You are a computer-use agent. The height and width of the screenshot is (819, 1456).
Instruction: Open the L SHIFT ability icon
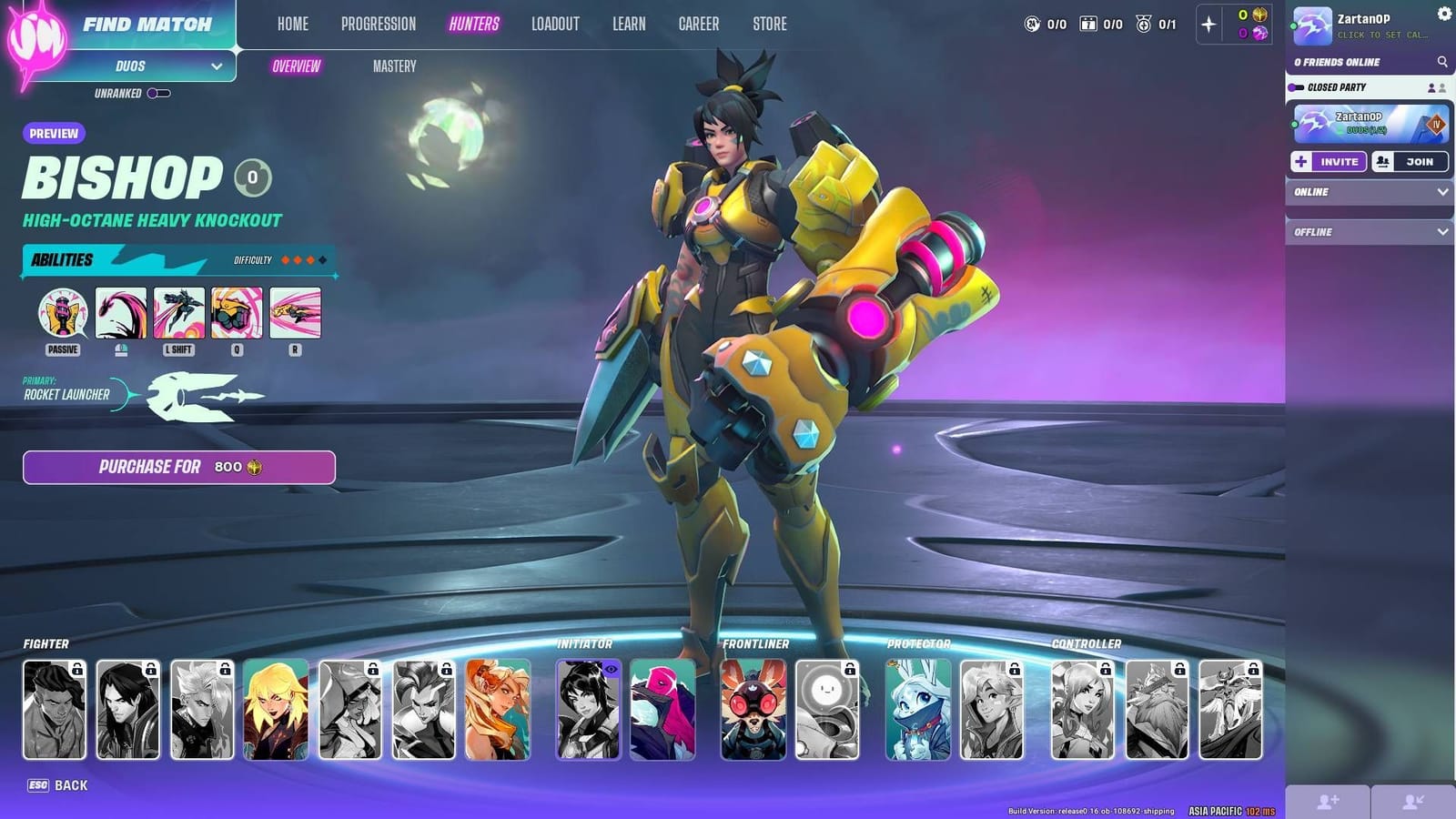click(x=177, y=314)
